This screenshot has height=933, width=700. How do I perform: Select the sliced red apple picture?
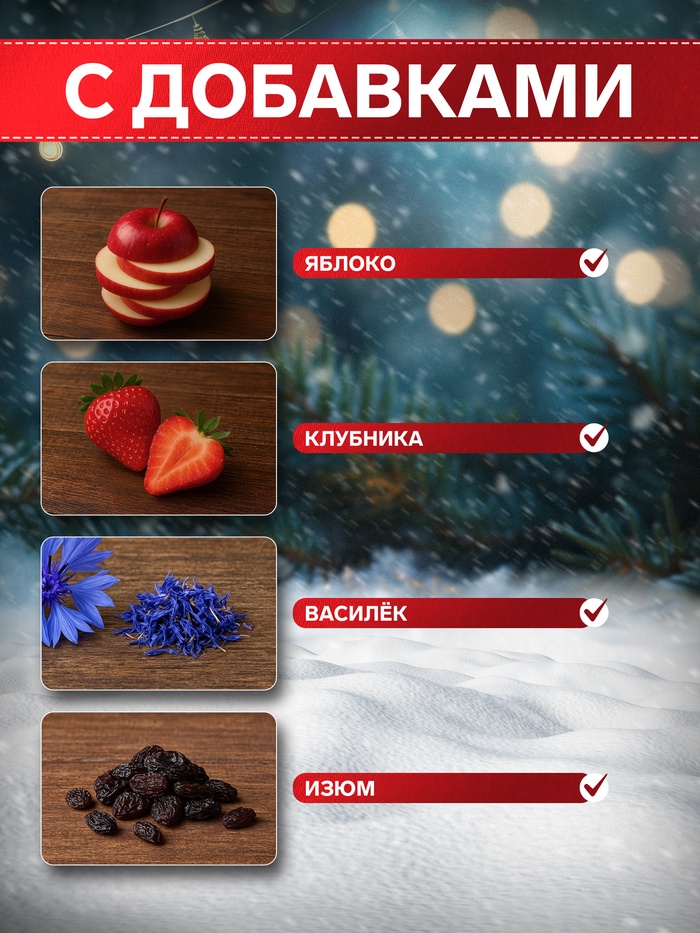point(159,263)
